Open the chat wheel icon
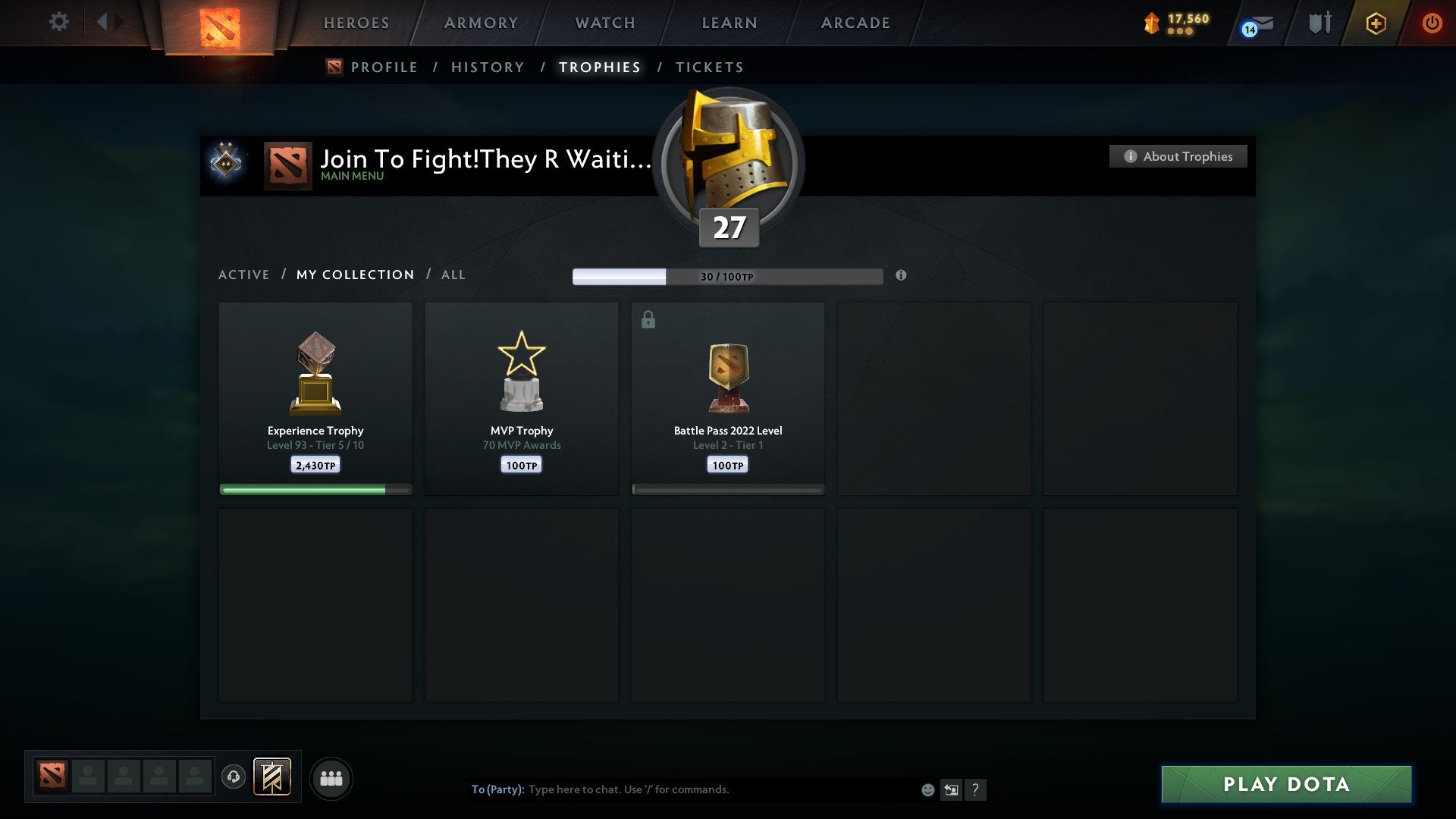Screen dimensions: 1456x819 coord(952,789)
